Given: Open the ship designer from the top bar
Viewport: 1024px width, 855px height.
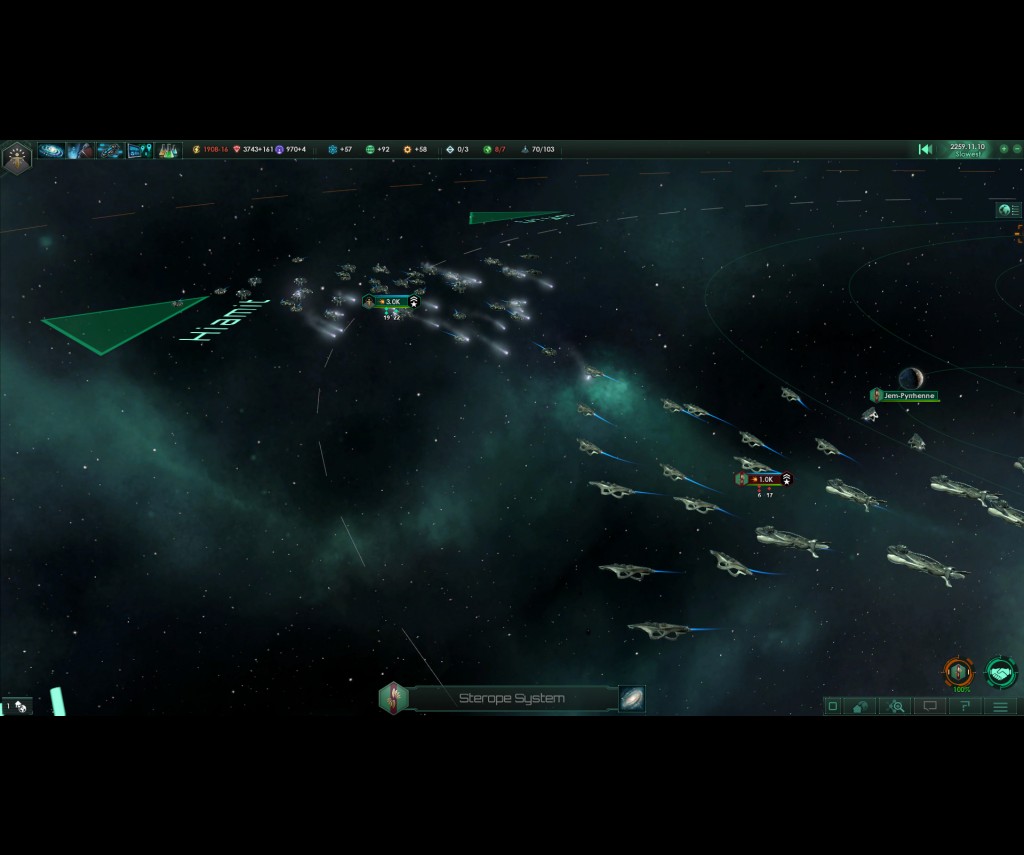Looking at the screenshot, I should [x=110, y=150].
